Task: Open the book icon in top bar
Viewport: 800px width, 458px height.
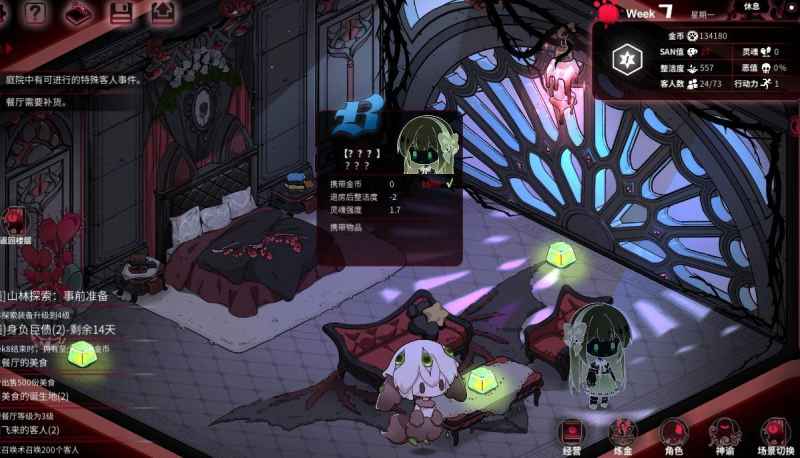Action: pyautogui.click(x=78, y=12)
